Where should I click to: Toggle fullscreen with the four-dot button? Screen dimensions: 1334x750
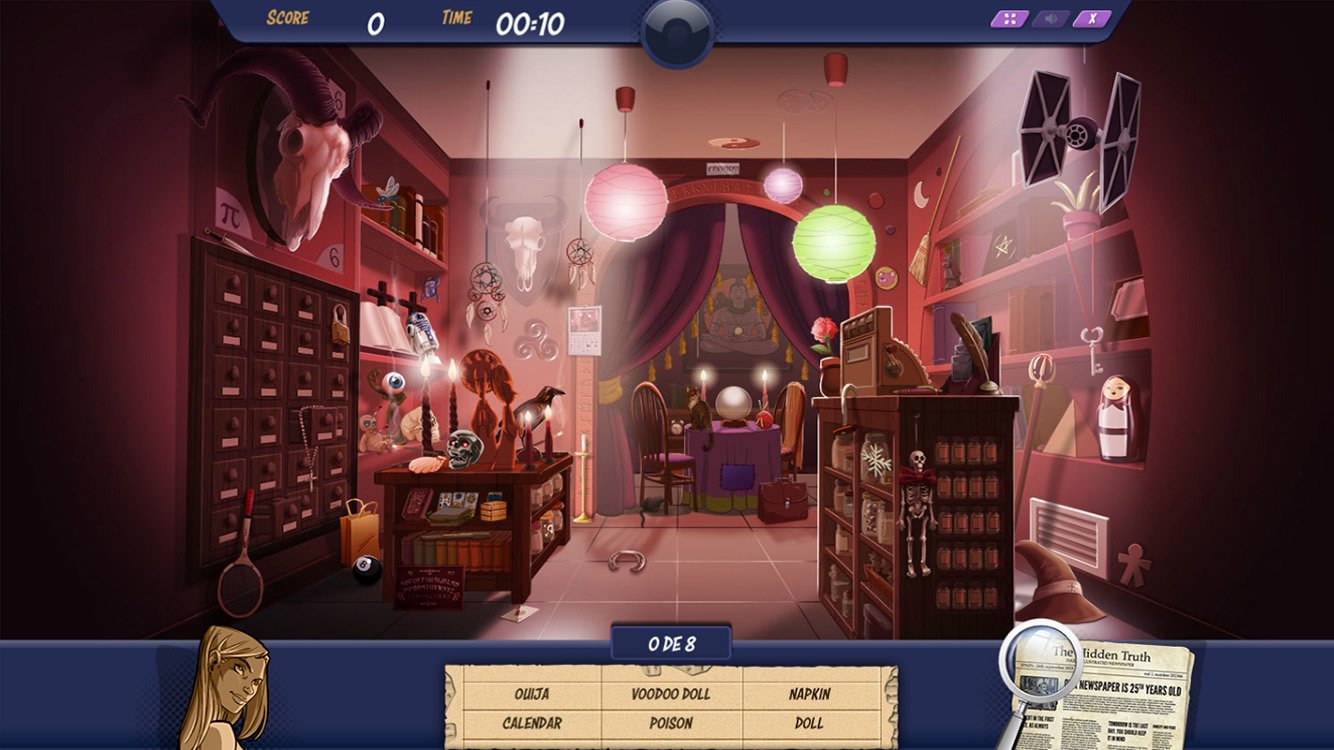coord(1009,18)
